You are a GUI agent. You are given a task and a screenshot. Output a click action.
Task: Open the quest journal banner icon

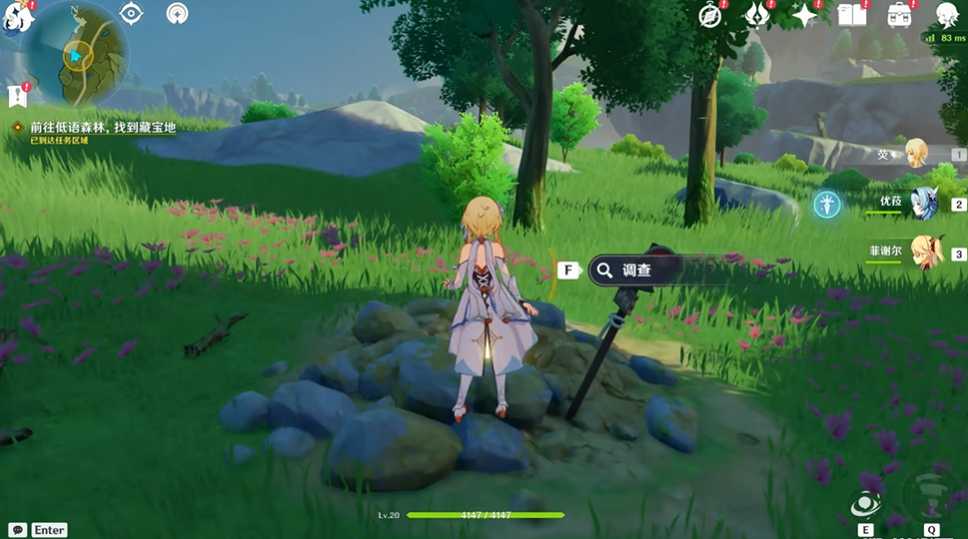click(16, 96)
